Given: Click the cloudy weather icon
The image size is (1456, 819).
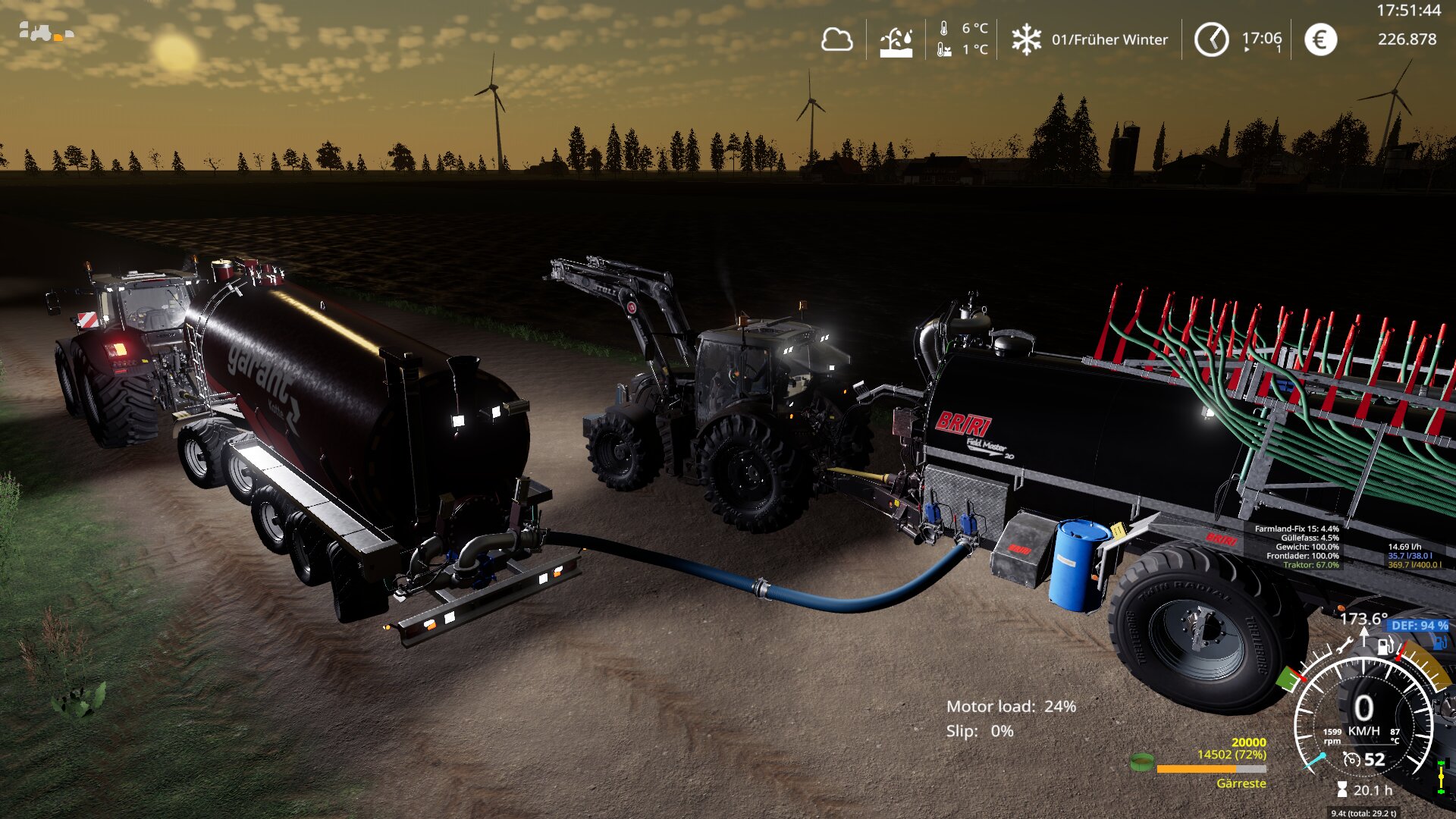Looking at the screenshot, I should (x=836, y=39).
